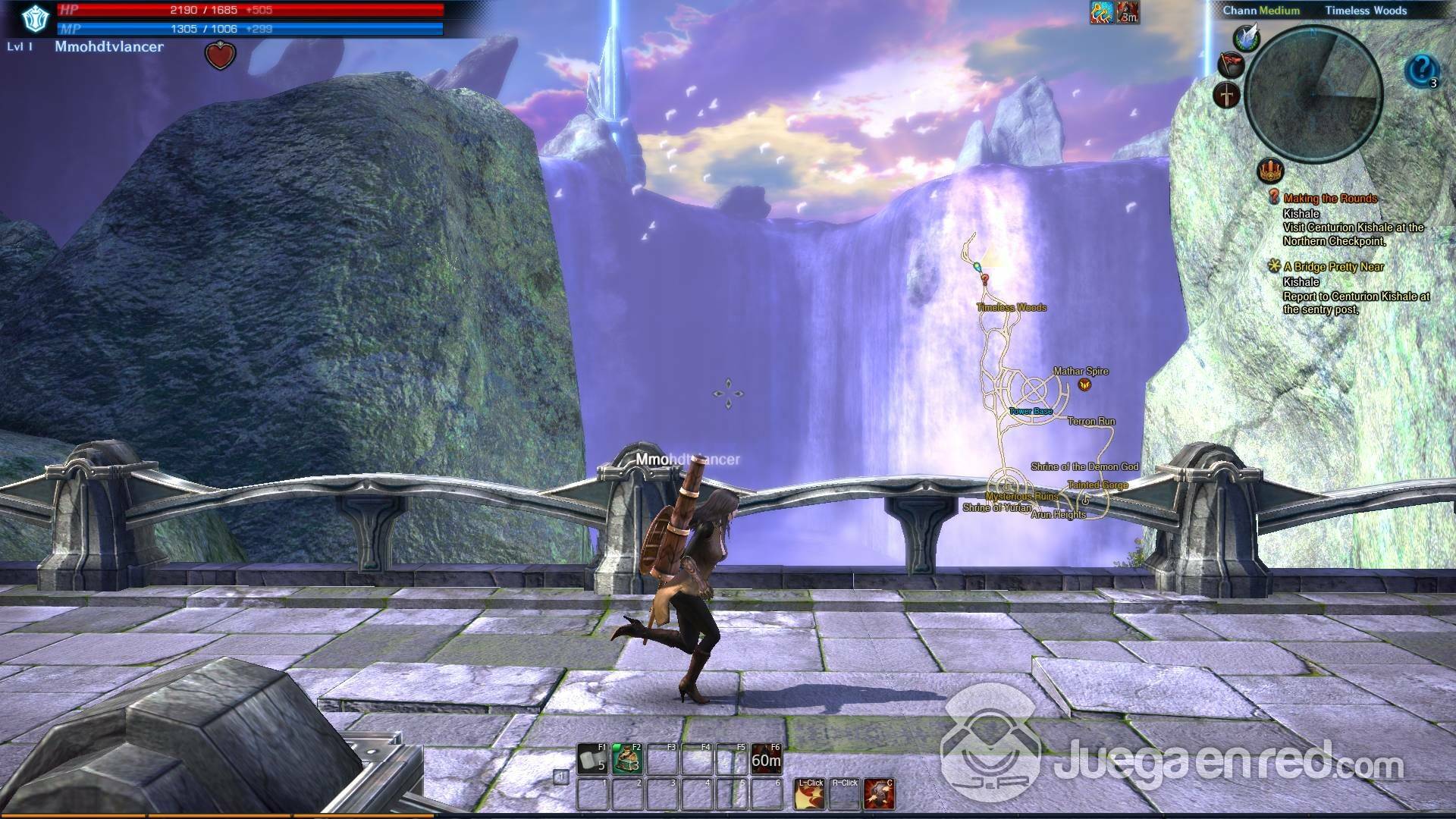The width and height of the screenshot is (1456, 819).
Task: Click the Channel Medium indicator
Action: tap(1261, 11)
